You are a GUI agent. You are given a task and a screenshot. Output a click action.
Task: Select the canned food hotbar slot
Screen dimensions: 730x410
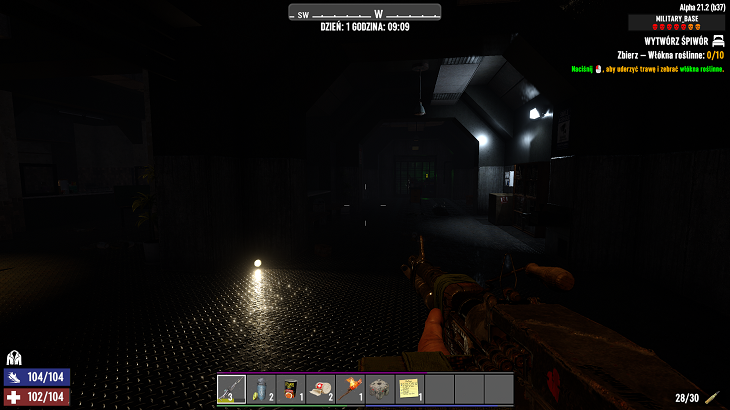(290, 388)
